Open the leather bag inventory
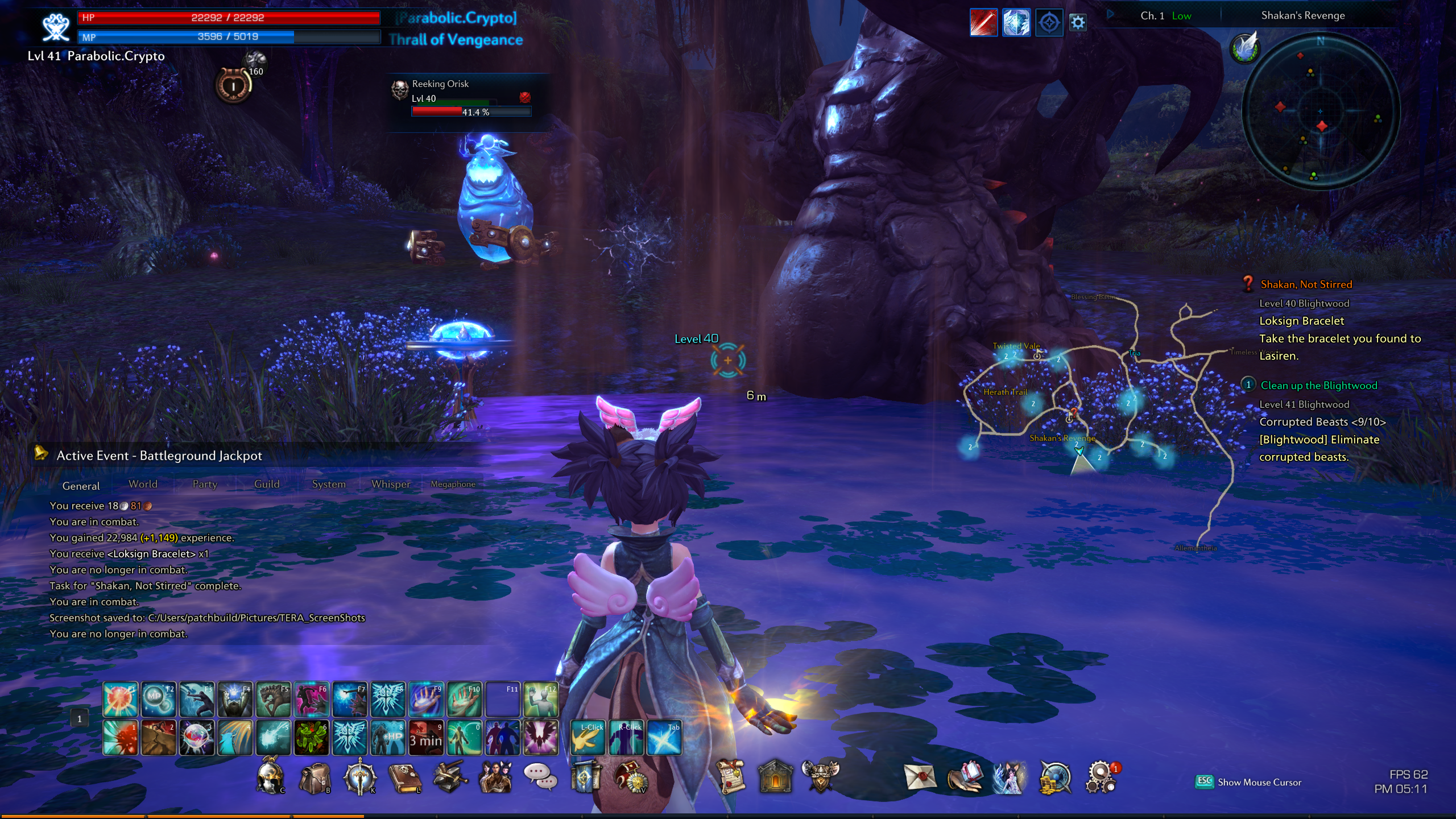Viewport: 1456px width, 819px height. [315, 777]
